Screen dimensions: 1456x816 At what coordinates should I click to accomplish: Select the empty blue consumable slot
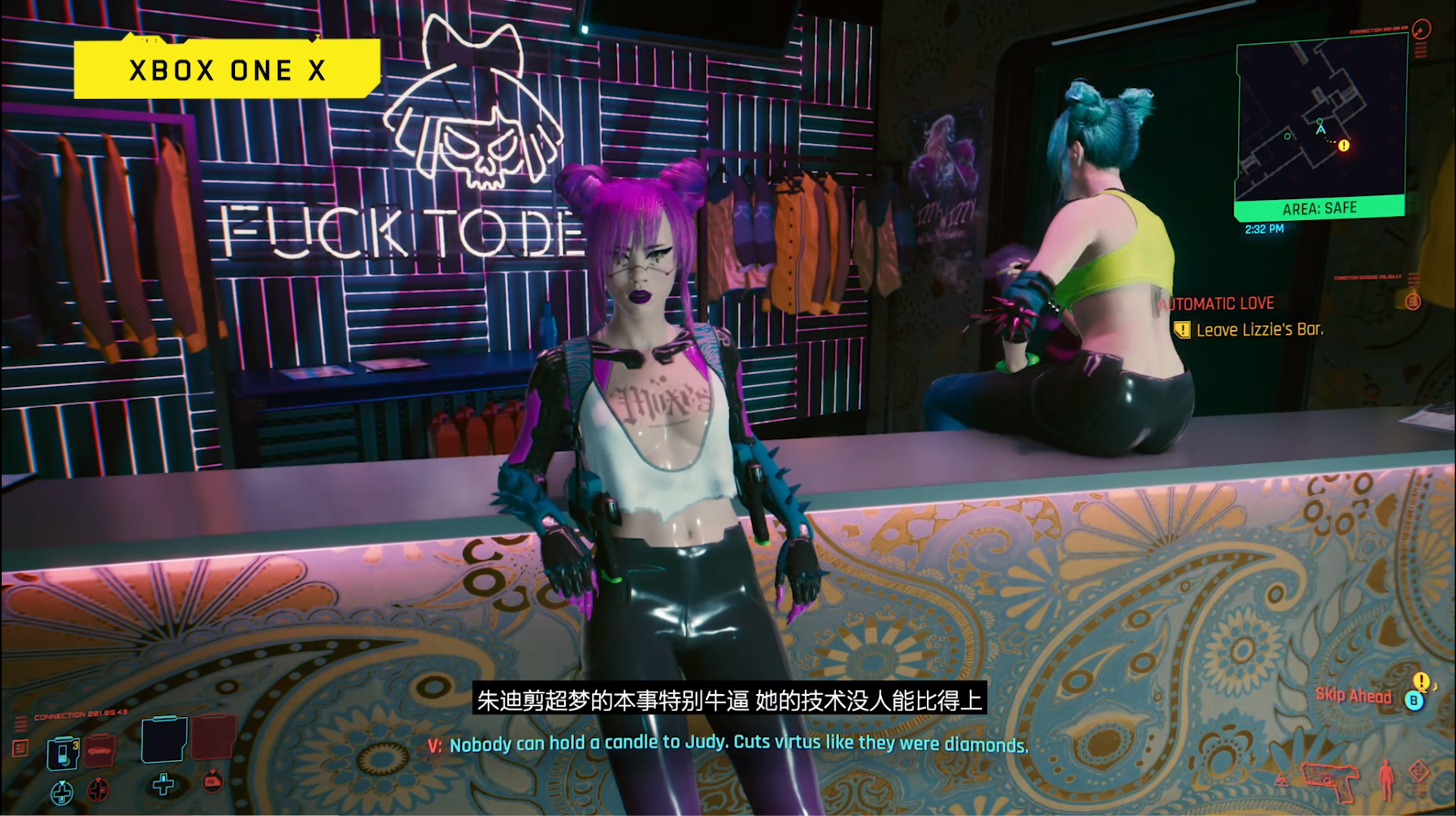click(163, 739)
